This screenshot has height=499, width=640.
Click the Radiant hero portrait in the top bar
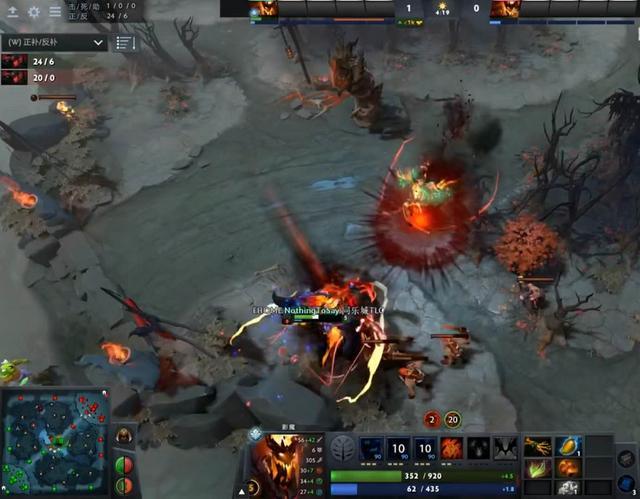point(263,9)
